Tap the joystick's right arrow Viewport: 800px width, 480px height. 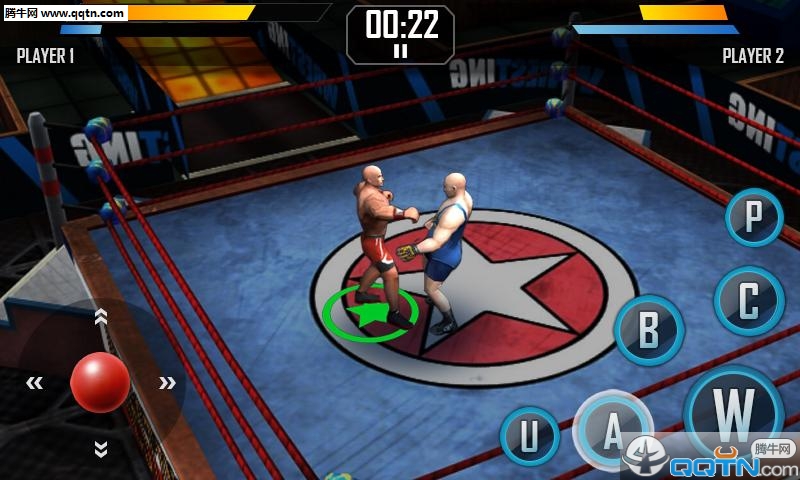[167, 382]
